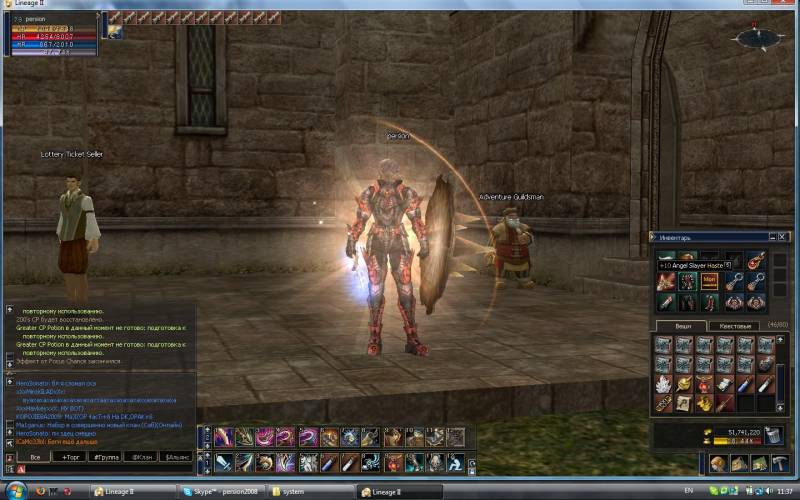Click the trash can icon in inventory
Screen dimensions: 800x500
click(773, 434)
